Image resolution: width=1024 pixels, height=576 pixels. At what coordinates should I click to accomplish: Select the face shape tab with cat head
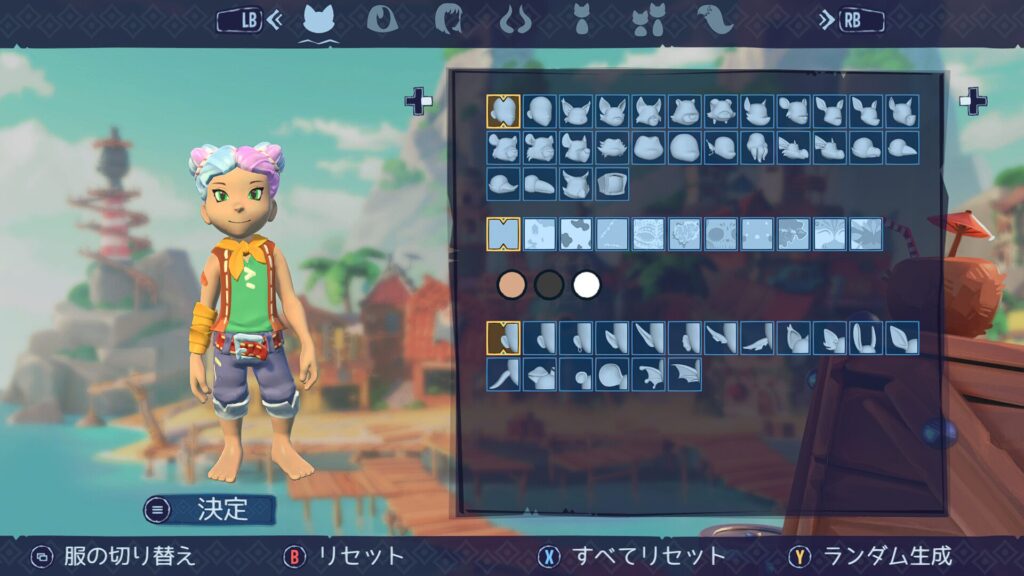tap(318, 19)
